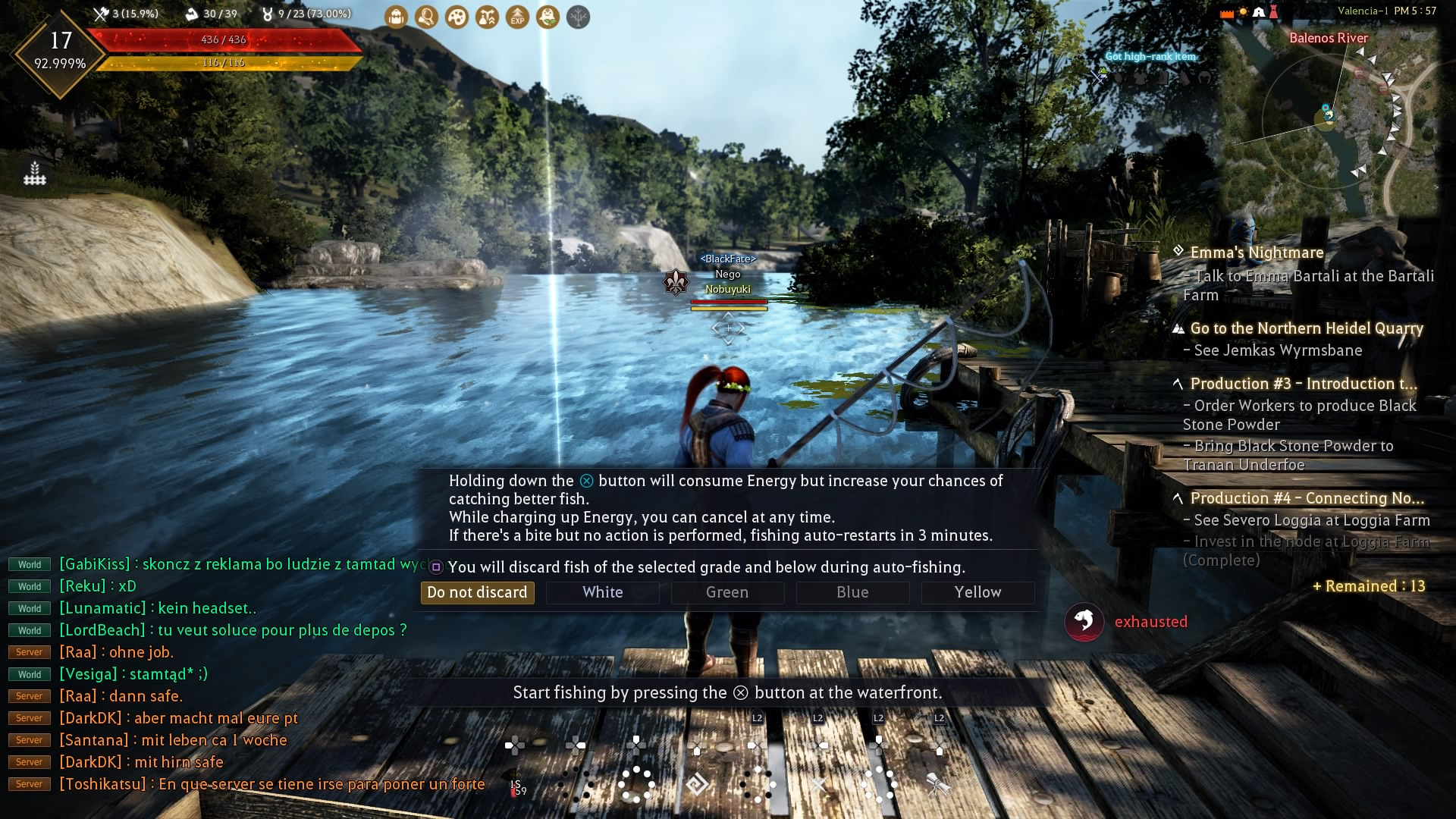Click the backpack buff icon

point(396,17)
